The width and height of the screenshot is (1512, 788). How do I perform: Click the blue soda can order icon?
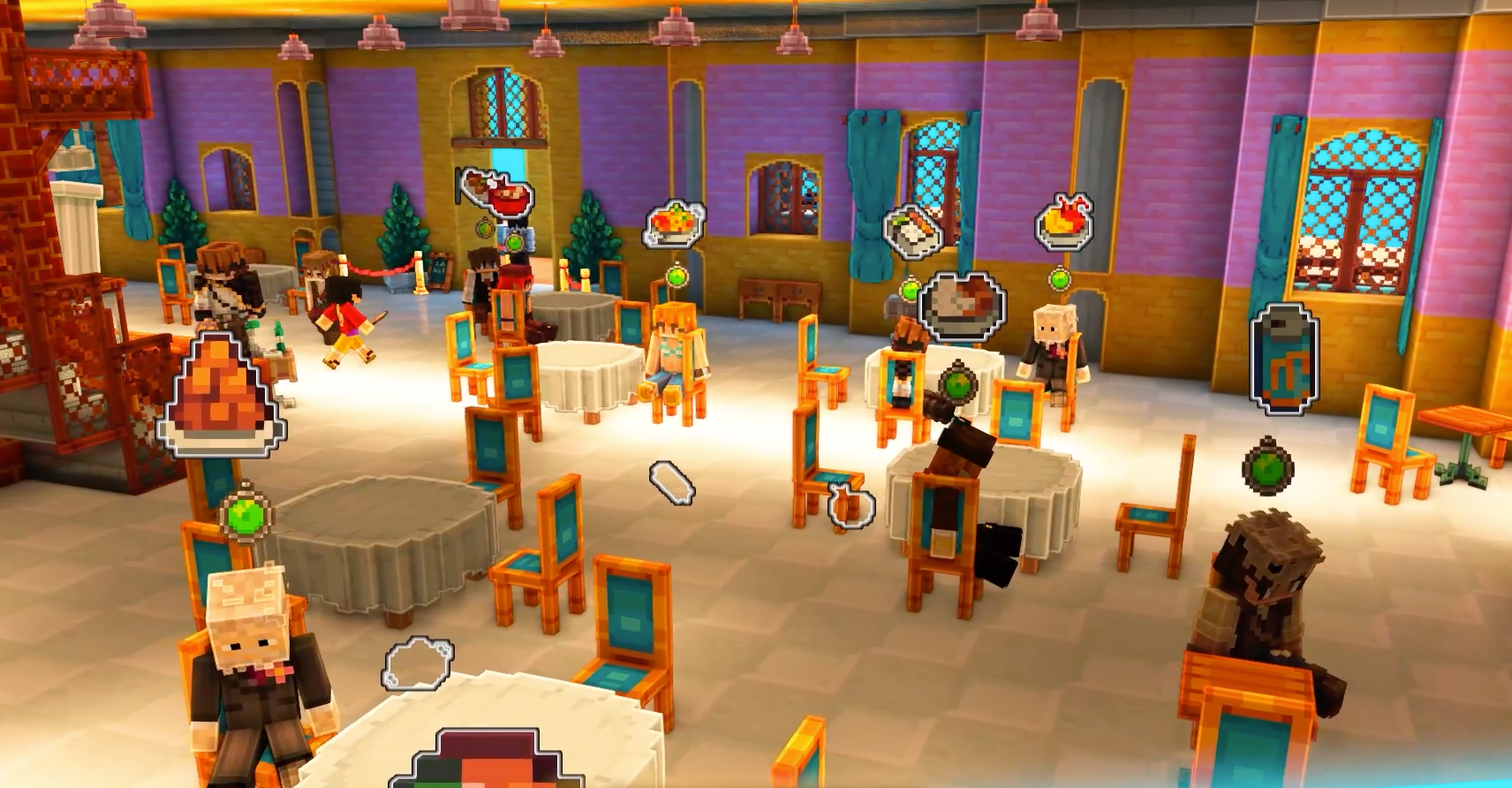1284,359
